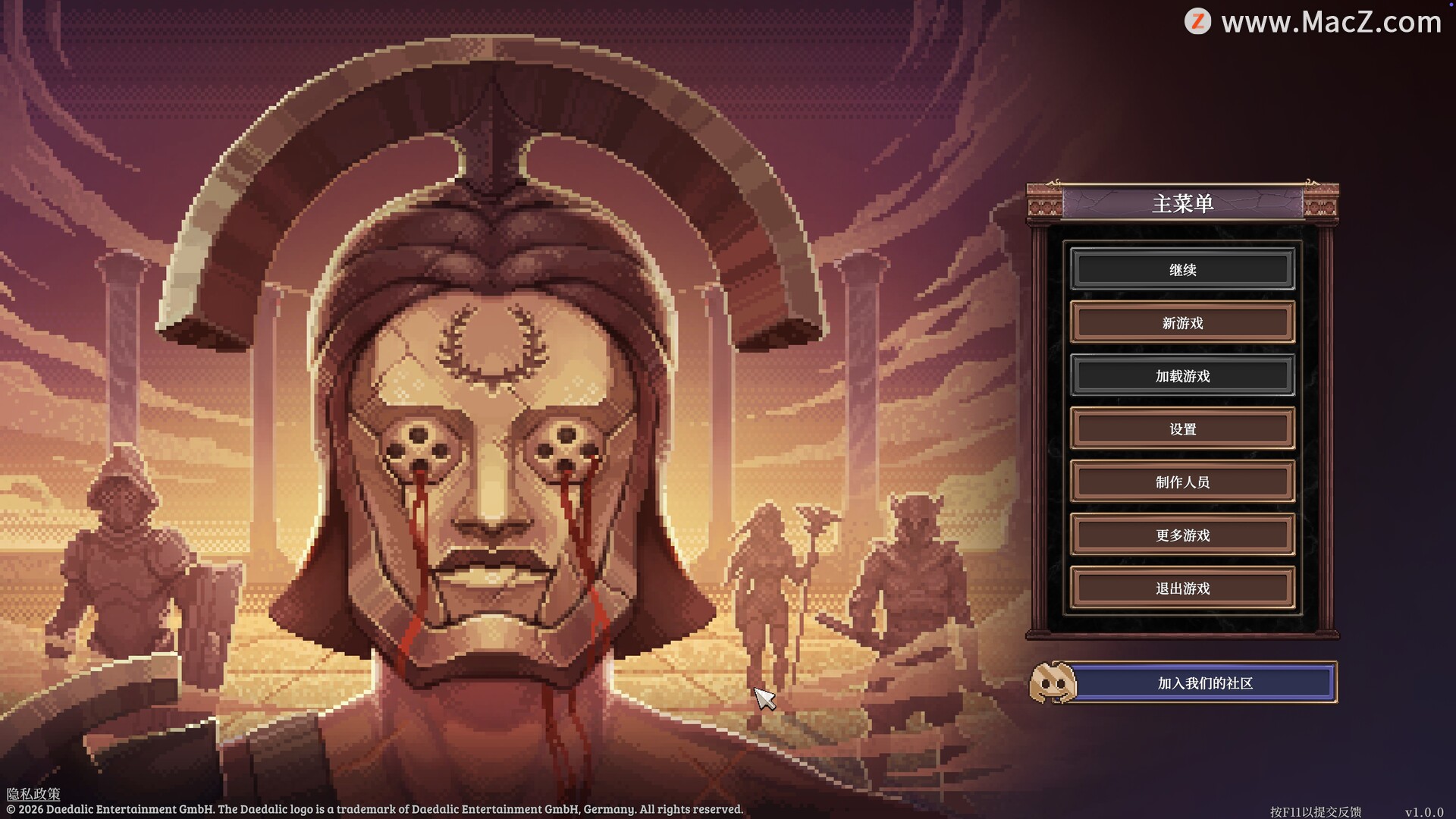Start a new game with 新游戏

[x=1182, y=322]
